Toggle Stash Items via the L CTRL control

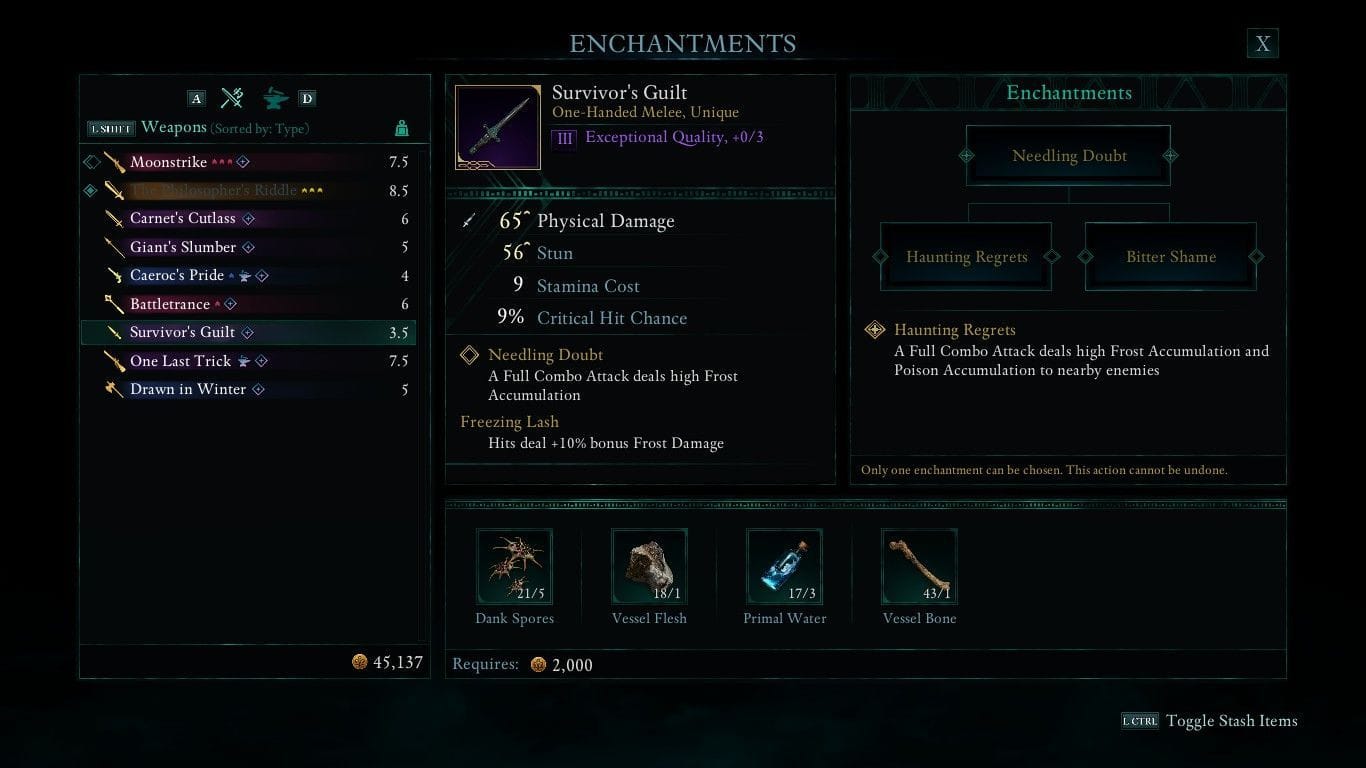(x=1142, y=721)
